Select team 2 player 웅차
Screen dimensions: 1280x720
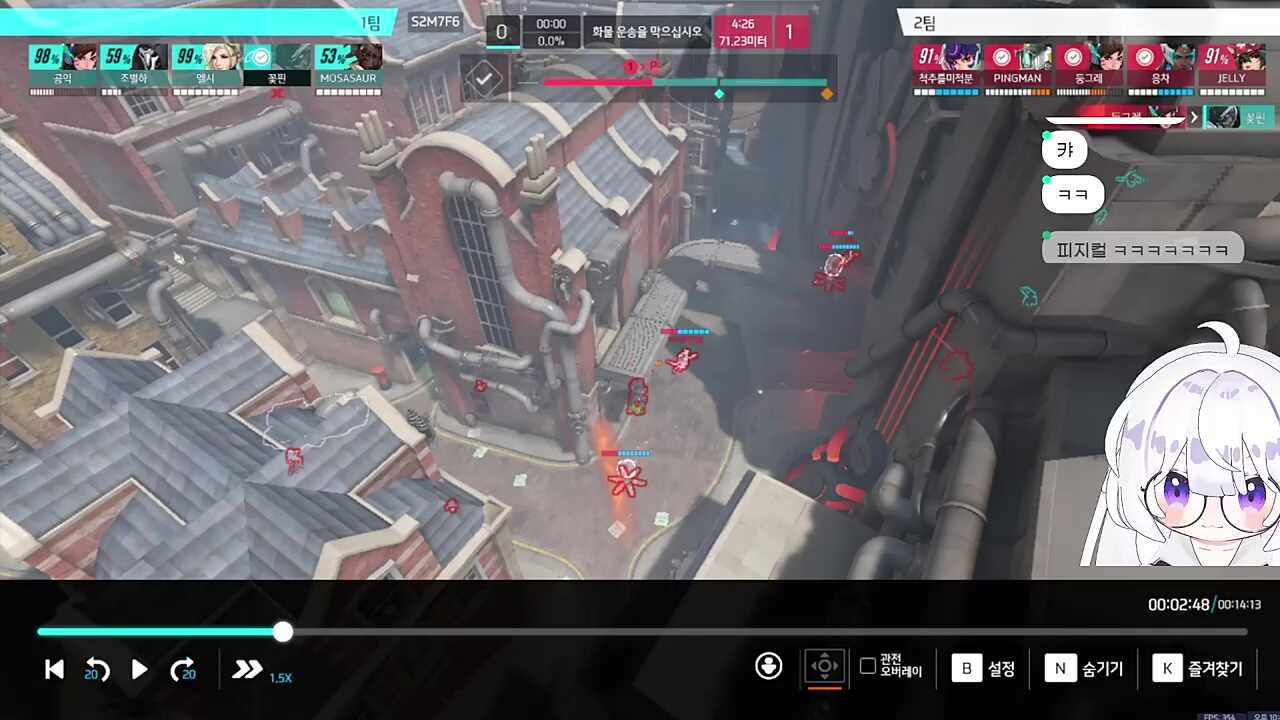[x=1160, y=66]
